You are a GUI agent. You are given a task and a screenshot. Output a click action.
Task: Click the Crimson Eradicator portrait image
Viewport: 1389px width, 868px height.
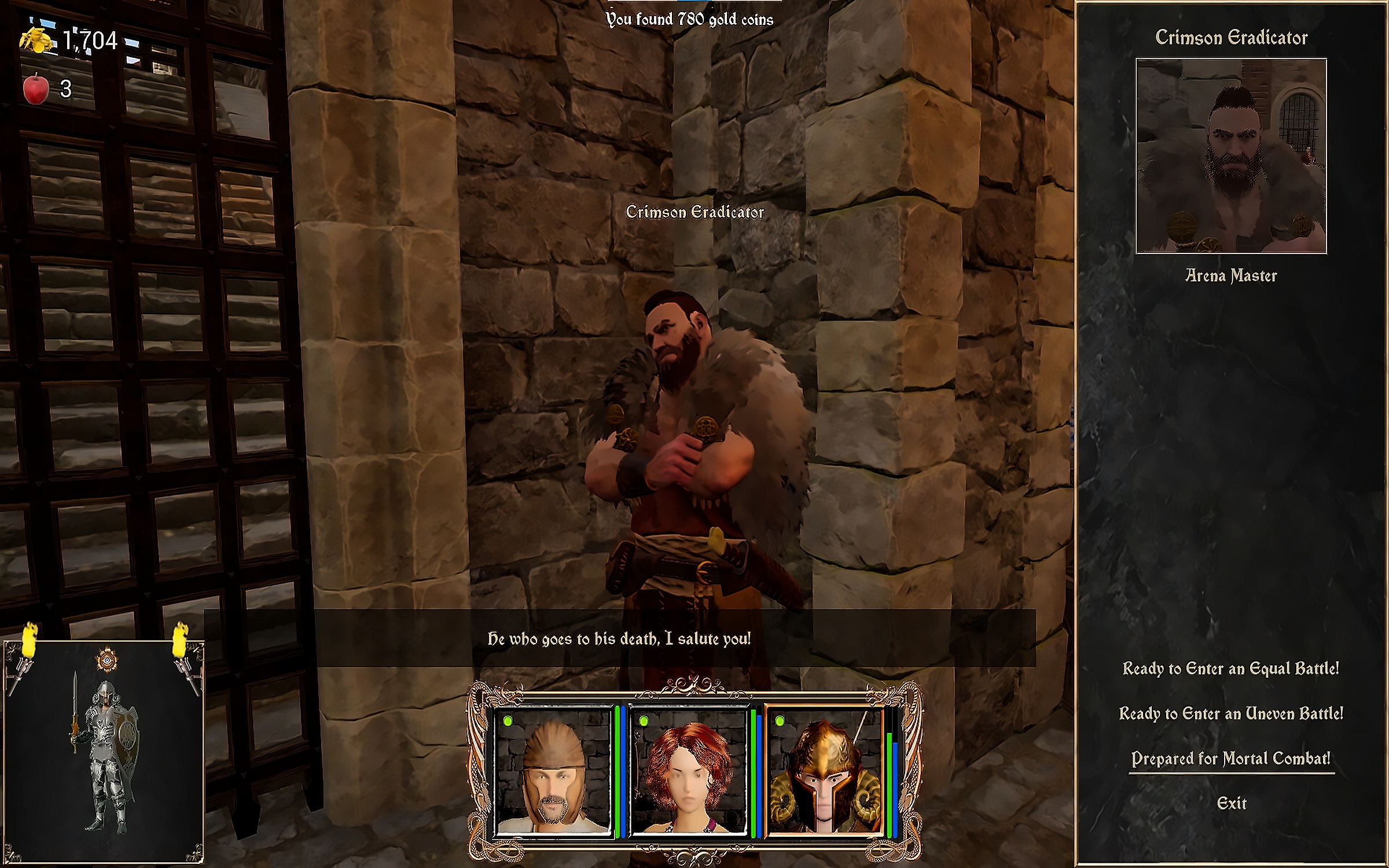[x=1231, y=156]
